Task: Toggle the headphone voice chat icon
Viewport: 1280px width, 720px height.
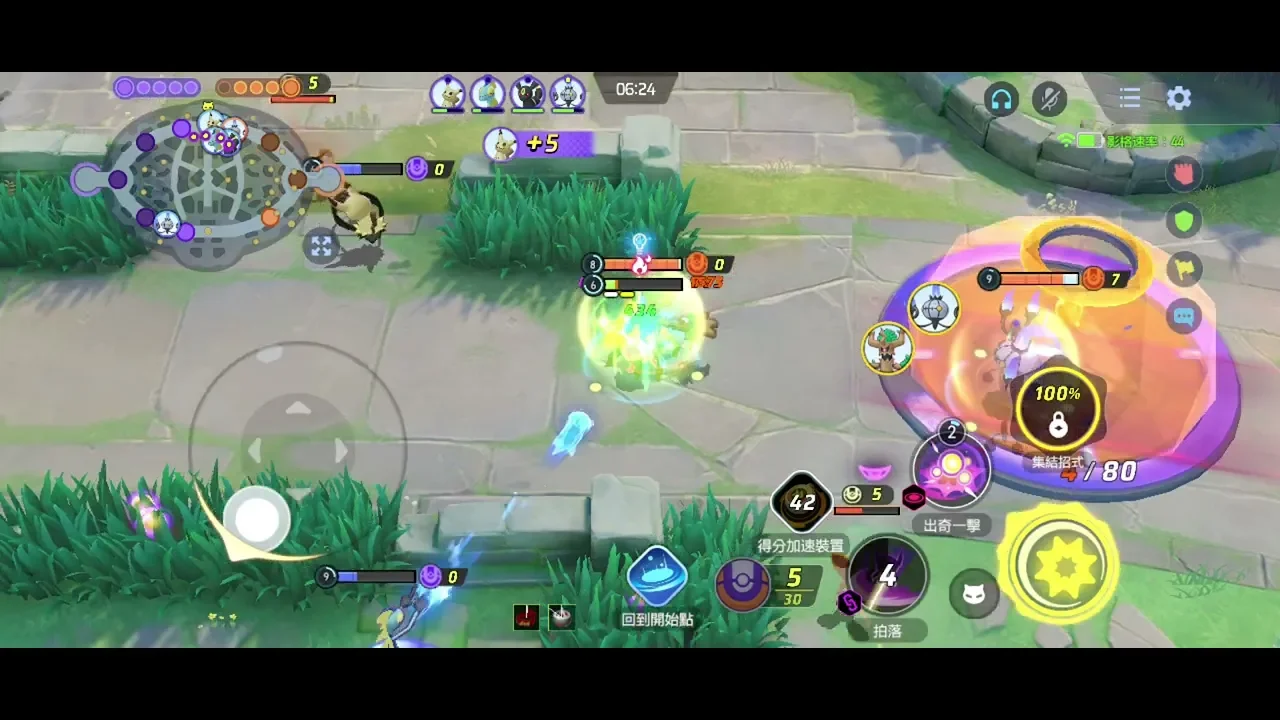Action: pos(1001,98)
